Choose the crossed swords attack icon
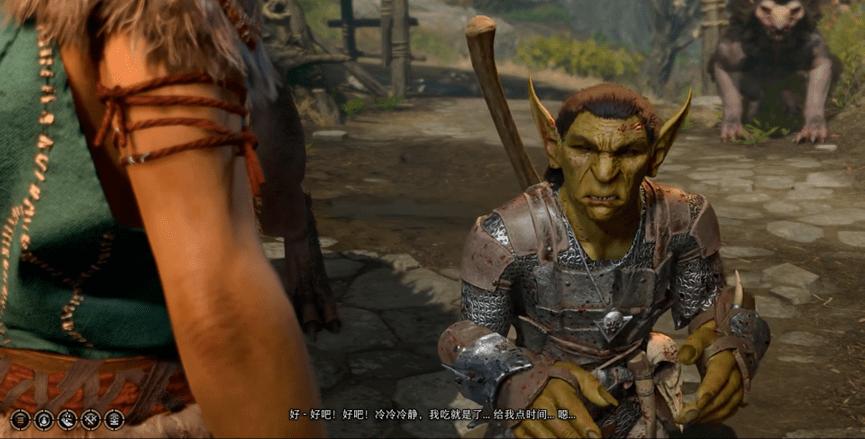The width and height of the screenshot is (865, 439). [x=91, y=419]
